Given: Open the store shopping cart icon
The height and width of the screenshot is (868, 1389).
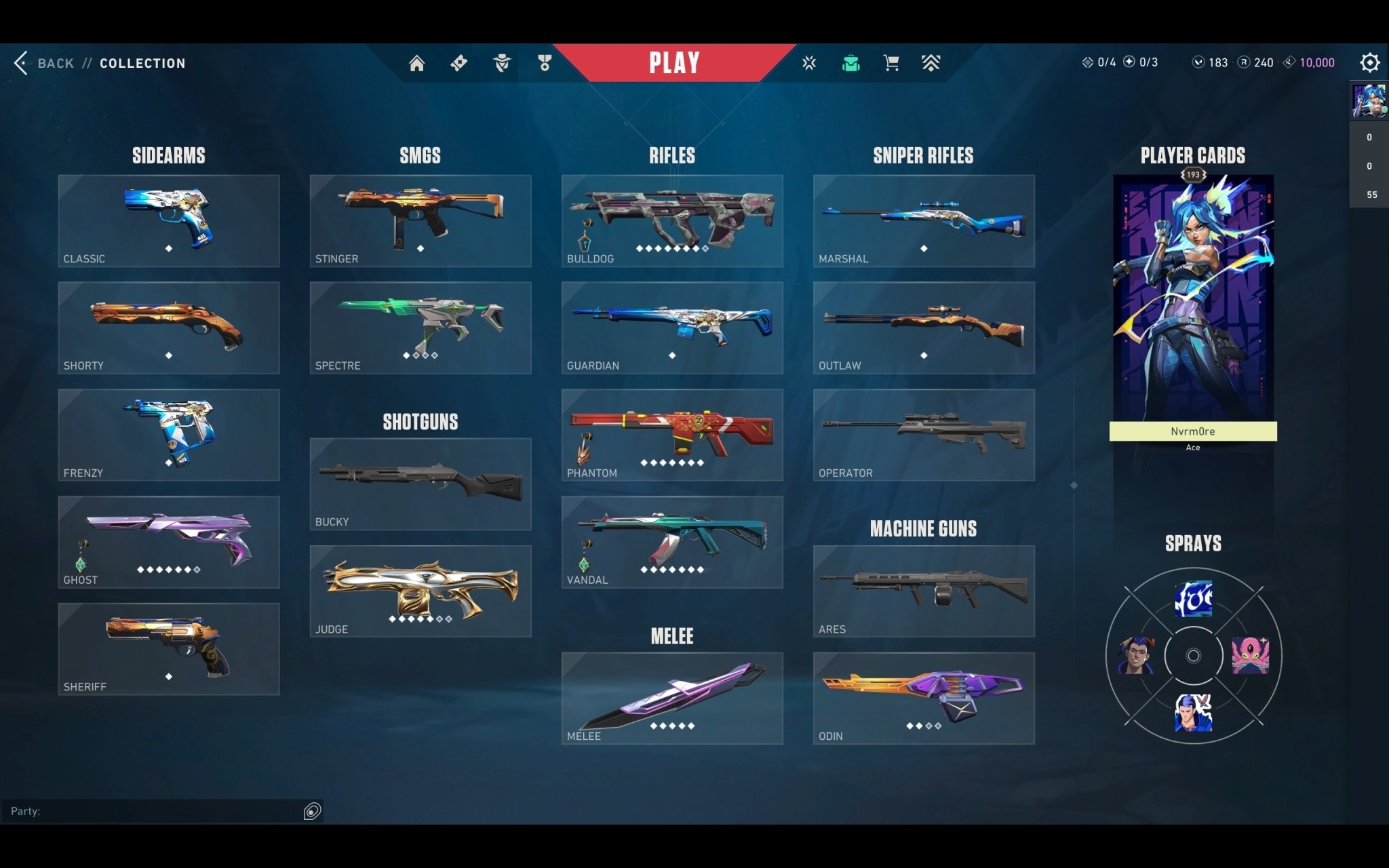Looking at the screenshot, I should [891, 63].
